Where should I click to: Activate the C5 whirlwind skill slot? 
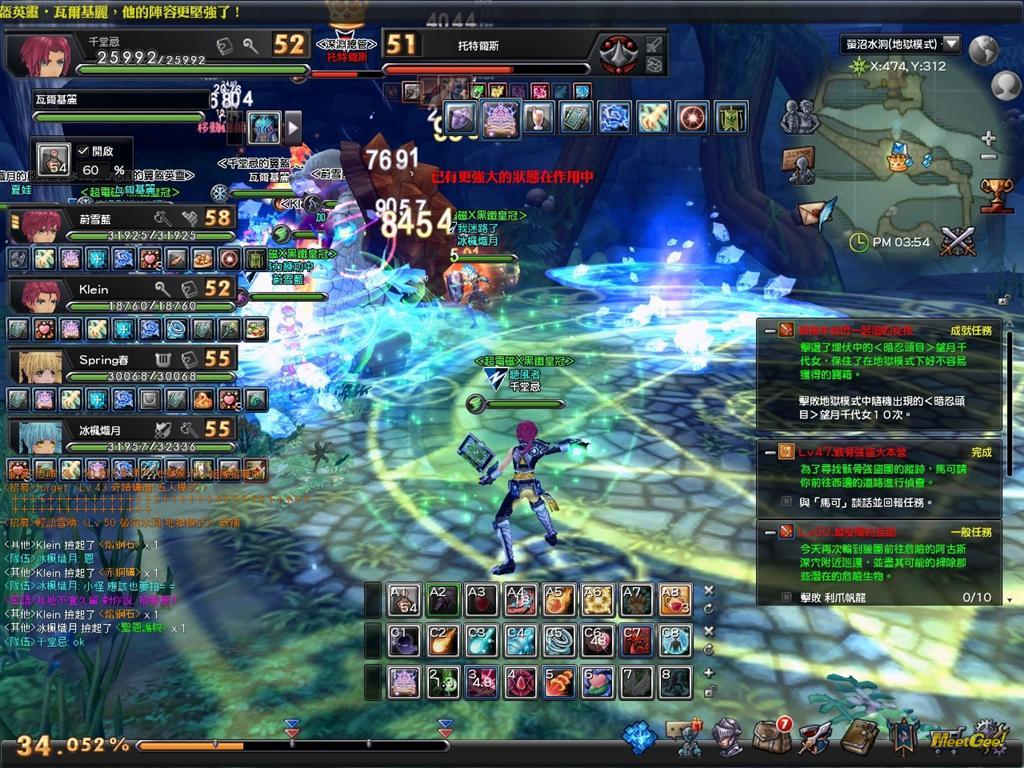click(x=559, y=639)
